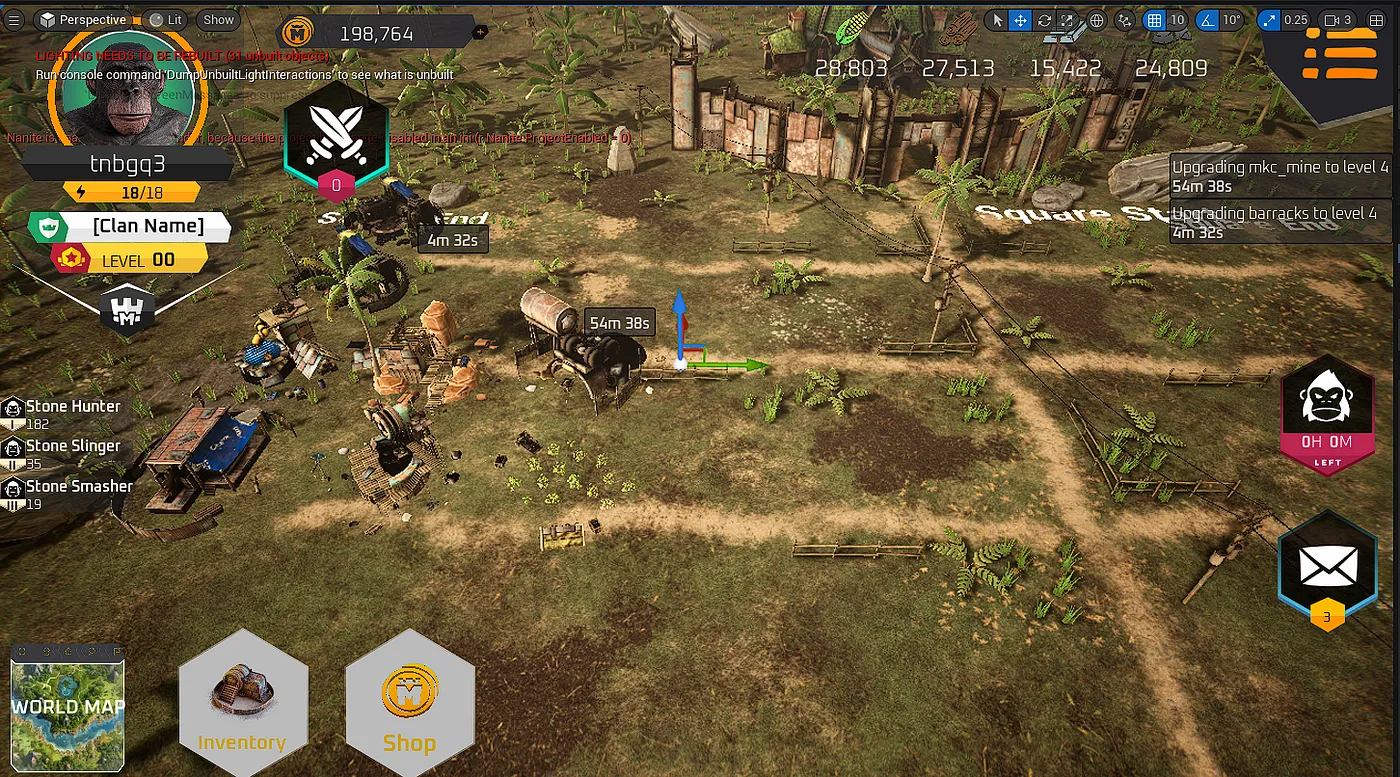Open the World Map thumbnail
1400x777 pixels.
point(68,707)
